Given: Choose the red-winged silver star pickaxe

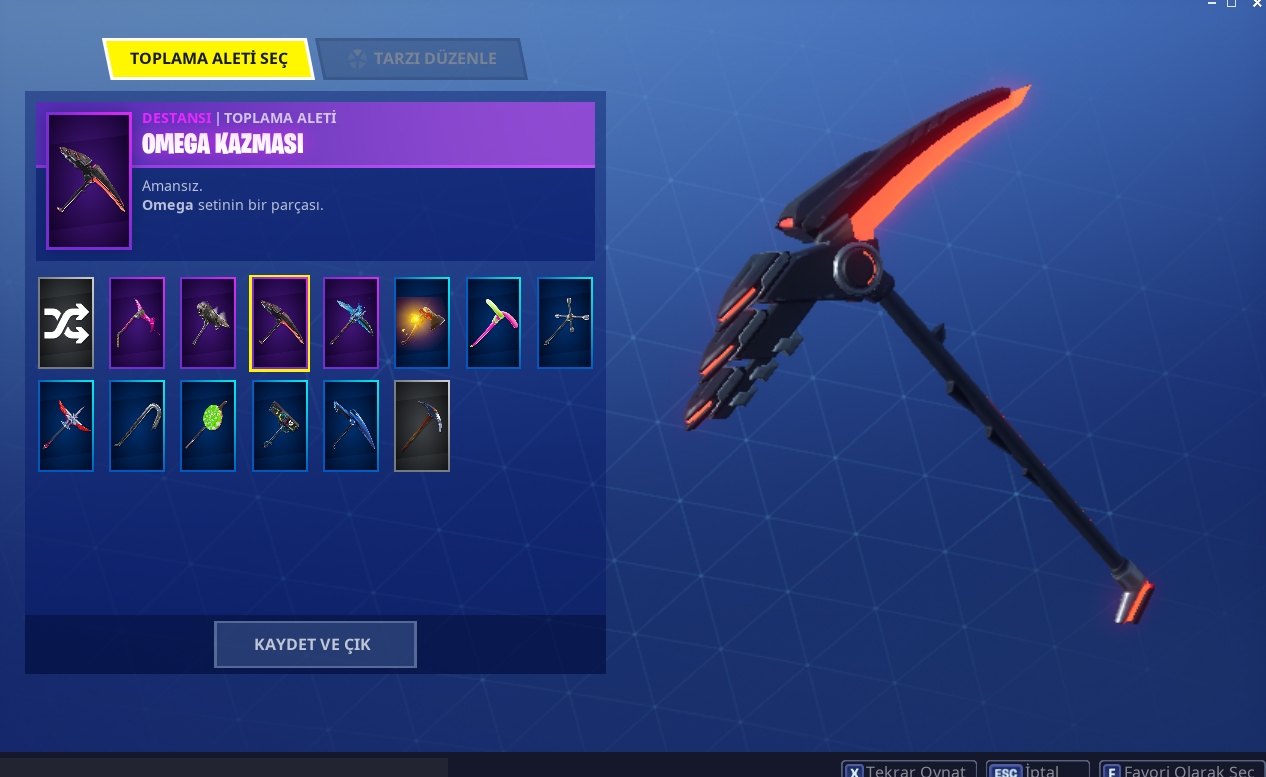Looking at the screenshot, I should click(66, 426).
